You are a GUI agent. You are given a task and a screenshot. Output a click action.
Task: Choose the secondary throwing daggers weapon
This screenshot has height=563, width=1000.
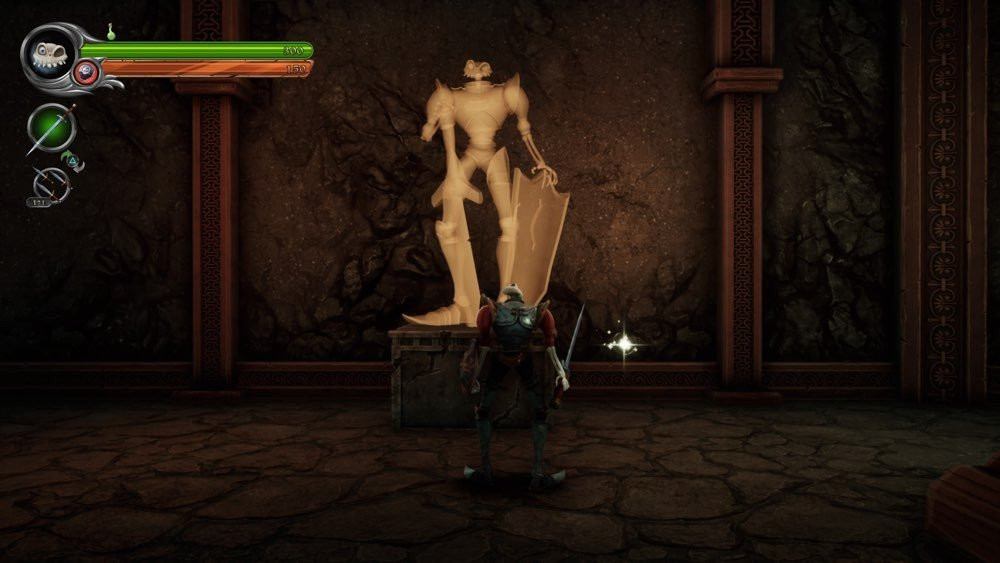click(x=50, y=184)
